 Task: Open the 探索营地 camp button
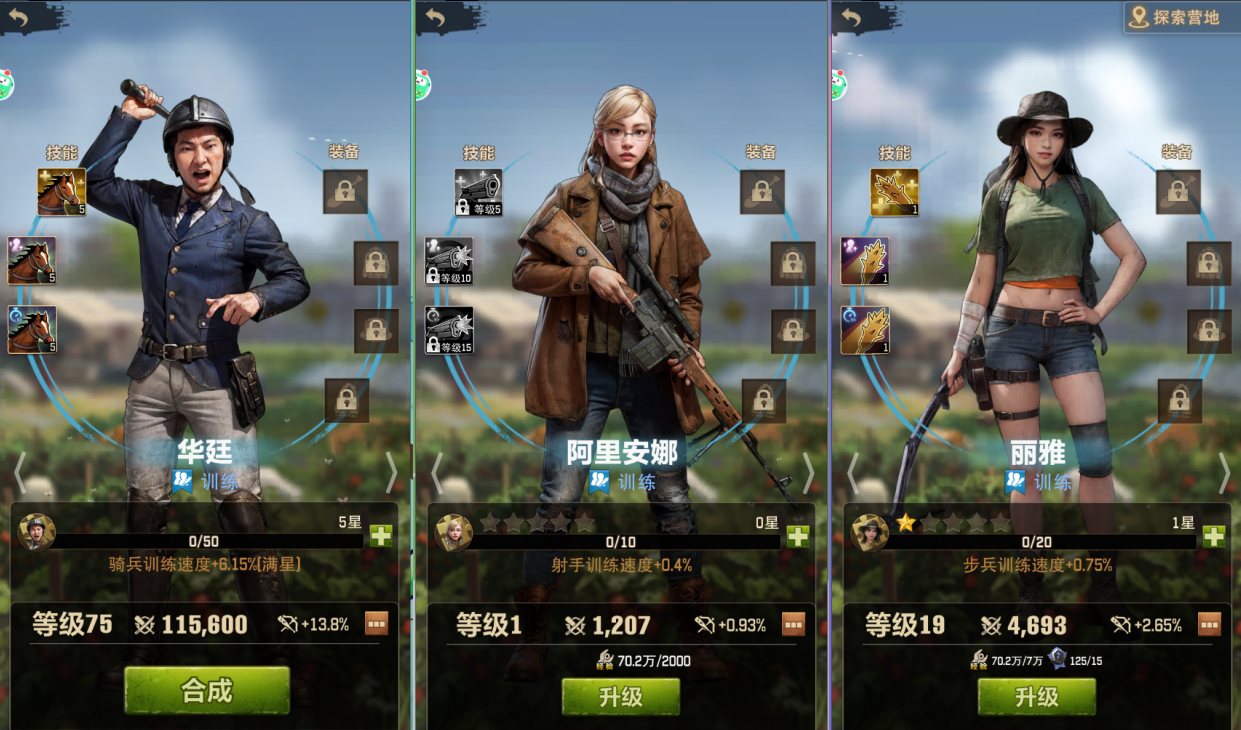1176,17
